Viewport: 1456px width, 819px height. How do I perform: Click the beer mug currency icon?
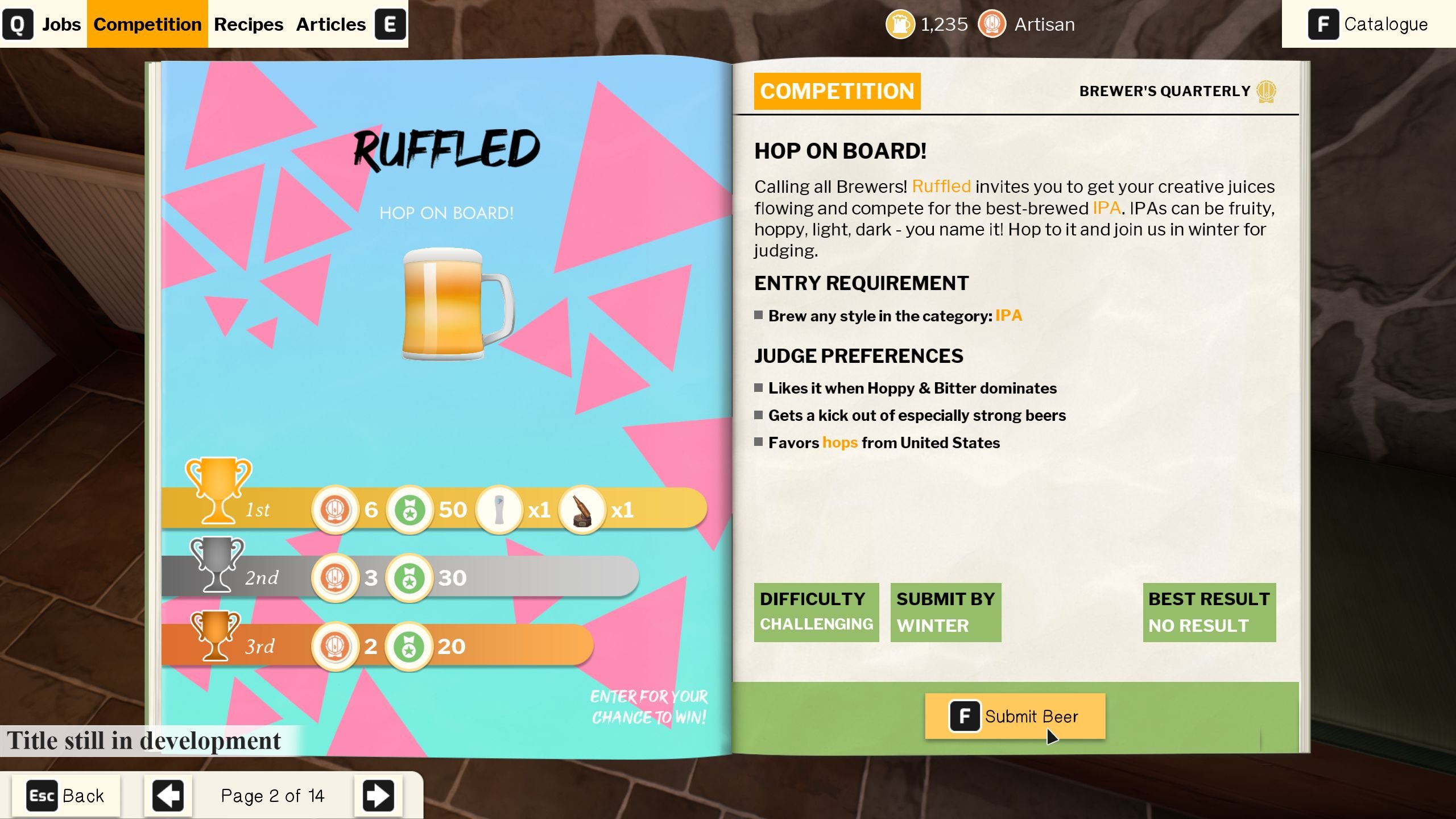tap(900, 24)
